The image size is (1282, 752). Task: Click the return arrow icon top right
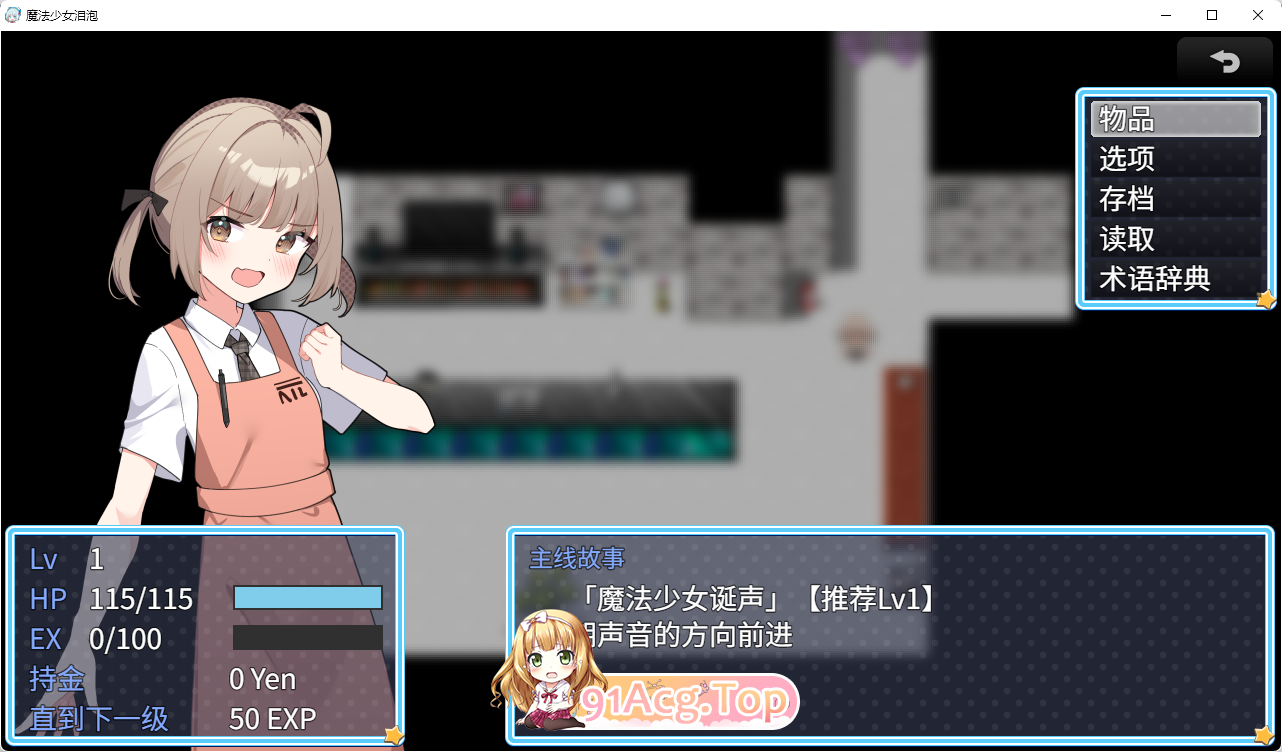click(x=1225, y=62)
